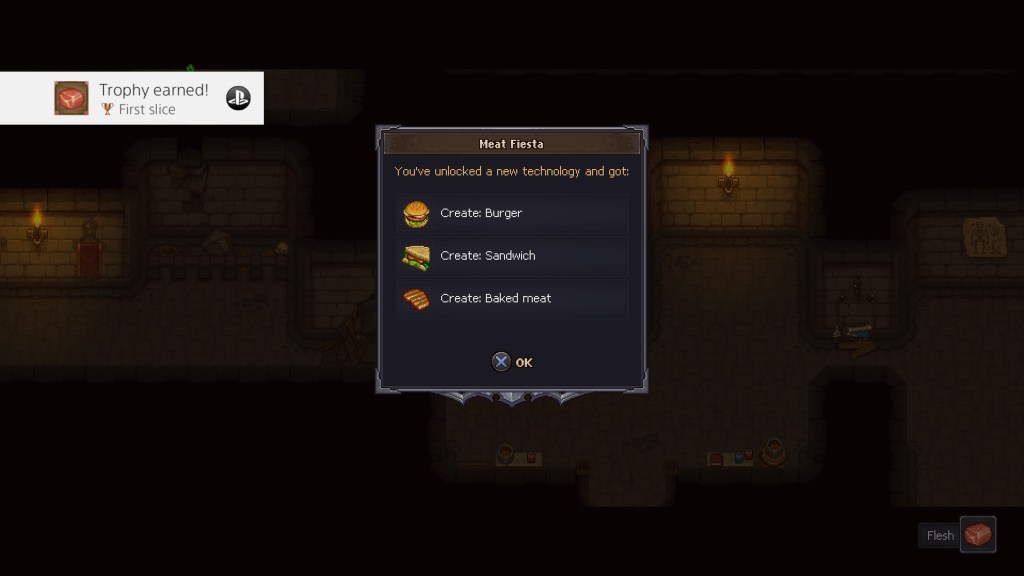Image resolution: width=1024 pixels, height=576 pixels.
Task: Select the Flesh item slot
Action: (977, 535)
